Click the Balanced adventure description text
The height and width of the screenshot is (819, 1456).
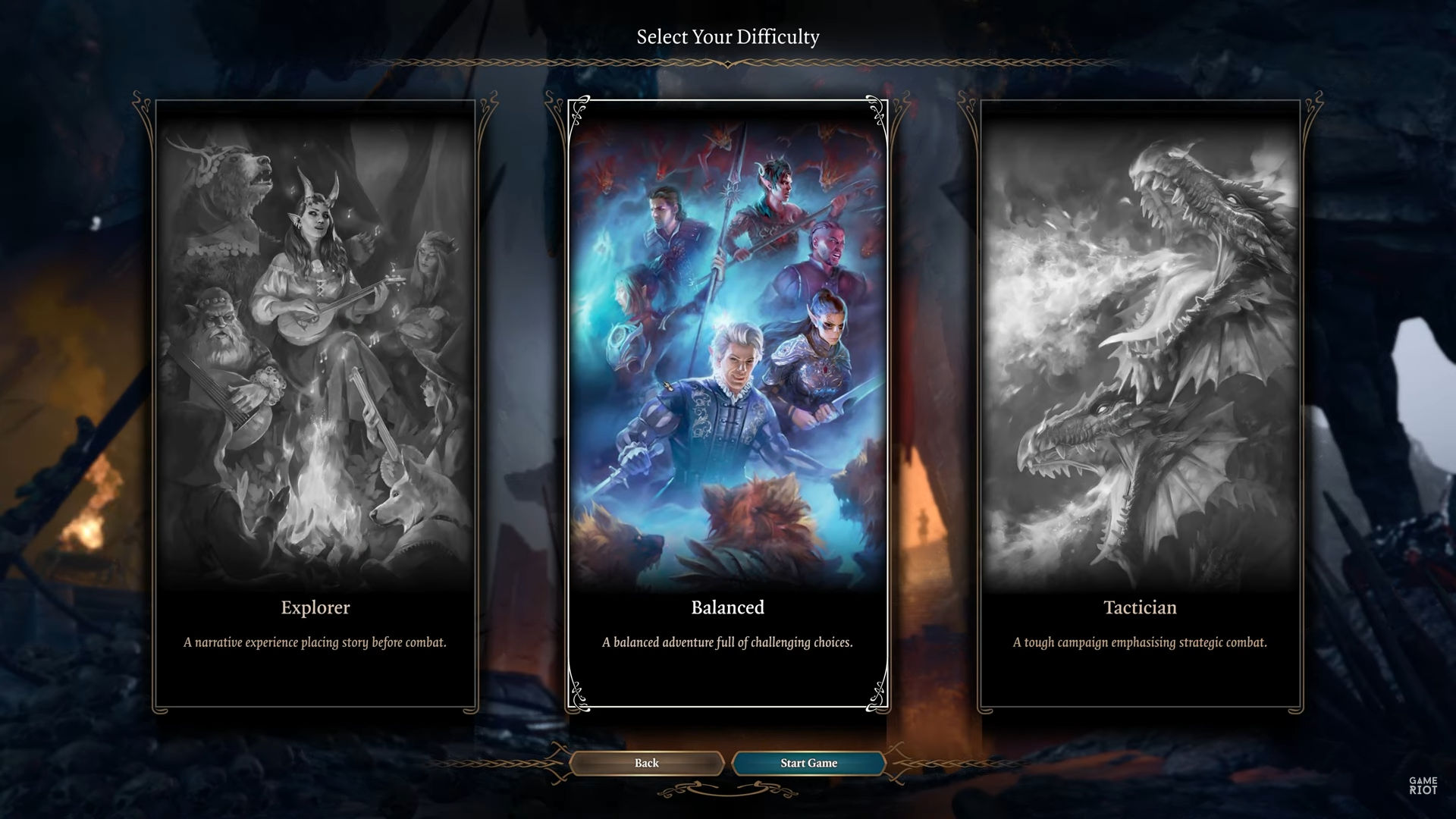click(726, 642)
